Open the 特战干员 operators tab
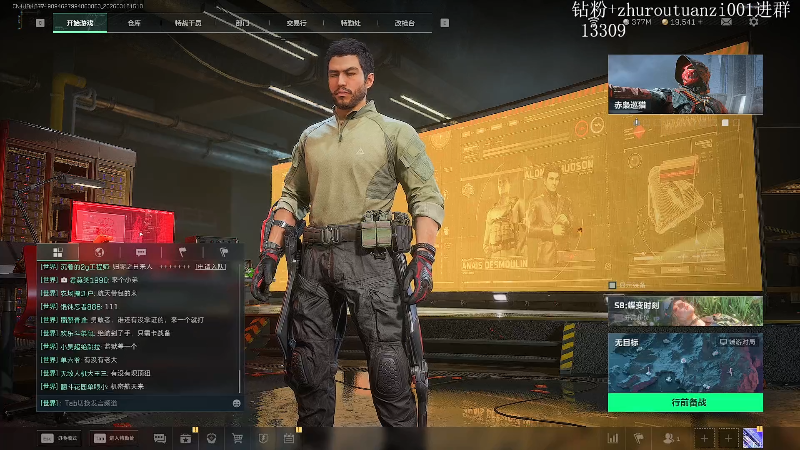Image resolution: width=800 pixels, height=450 pixels. (x=187, y=22)
